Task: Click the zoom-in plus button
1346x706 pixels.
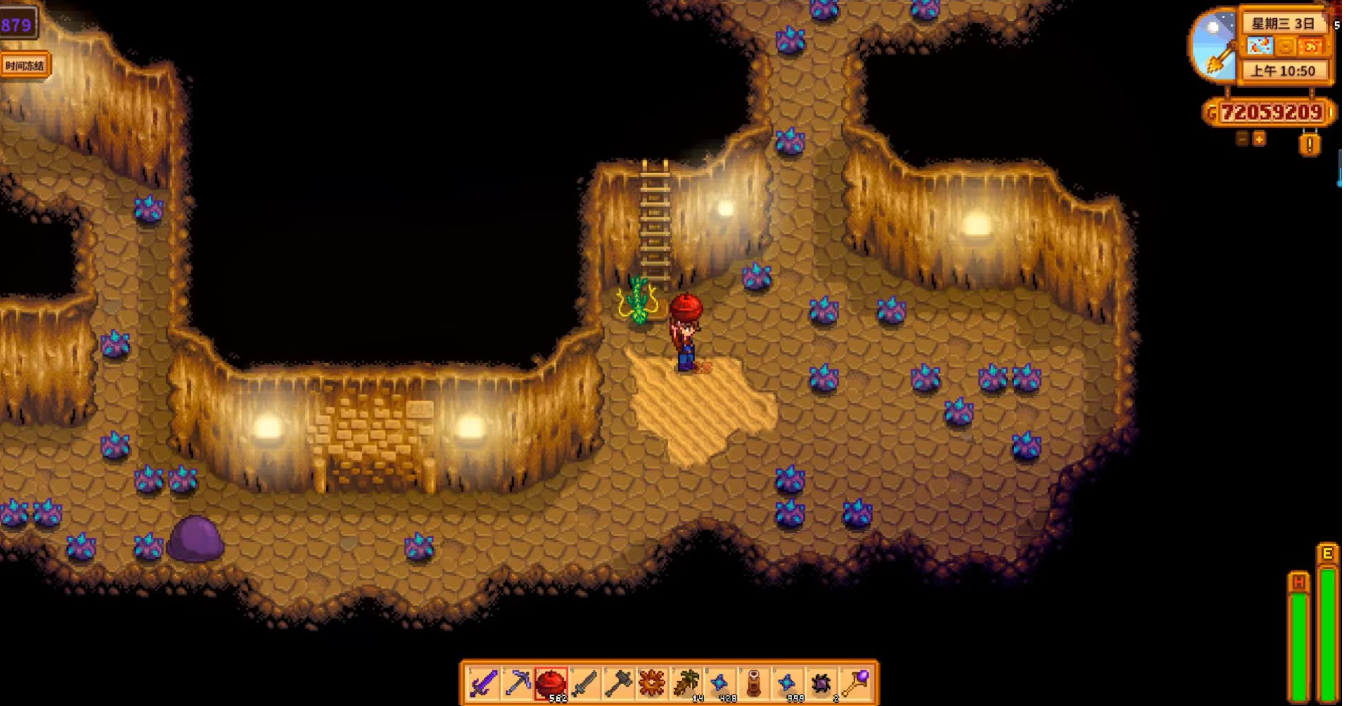Action: 1259,139
